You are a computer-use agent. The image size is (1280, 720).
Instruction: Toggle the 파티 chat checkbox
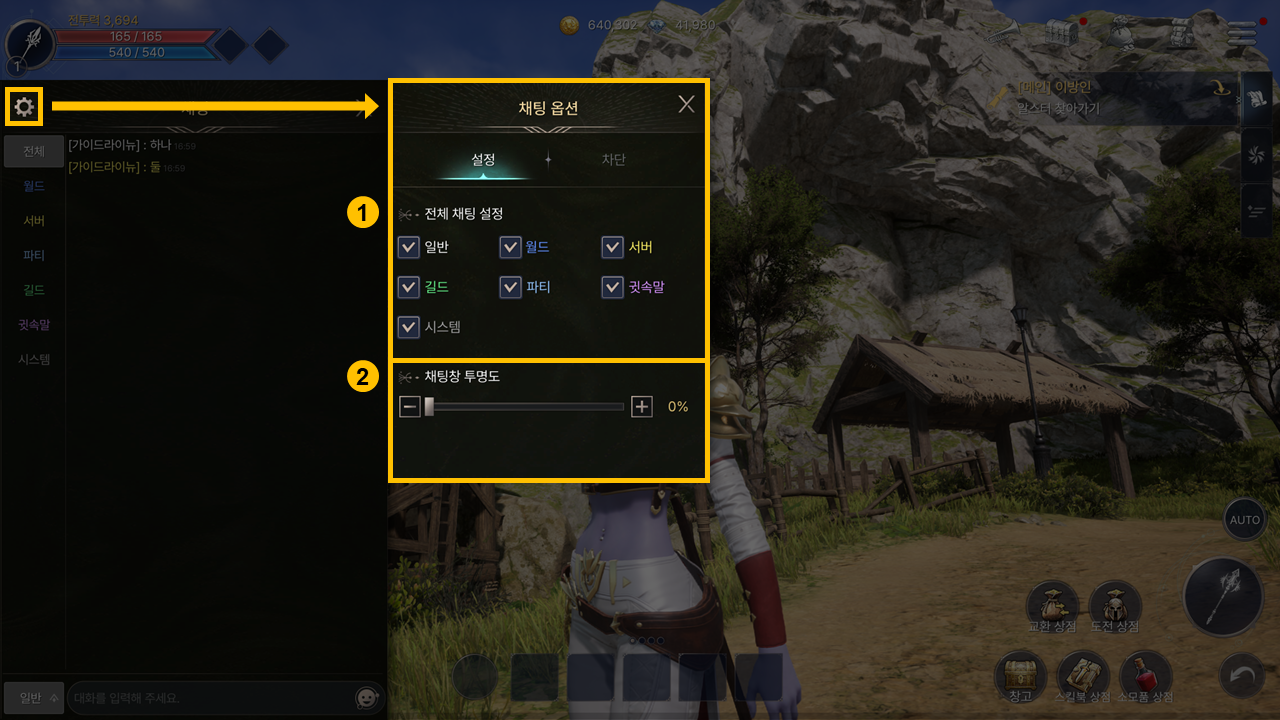tap(511, 287)
